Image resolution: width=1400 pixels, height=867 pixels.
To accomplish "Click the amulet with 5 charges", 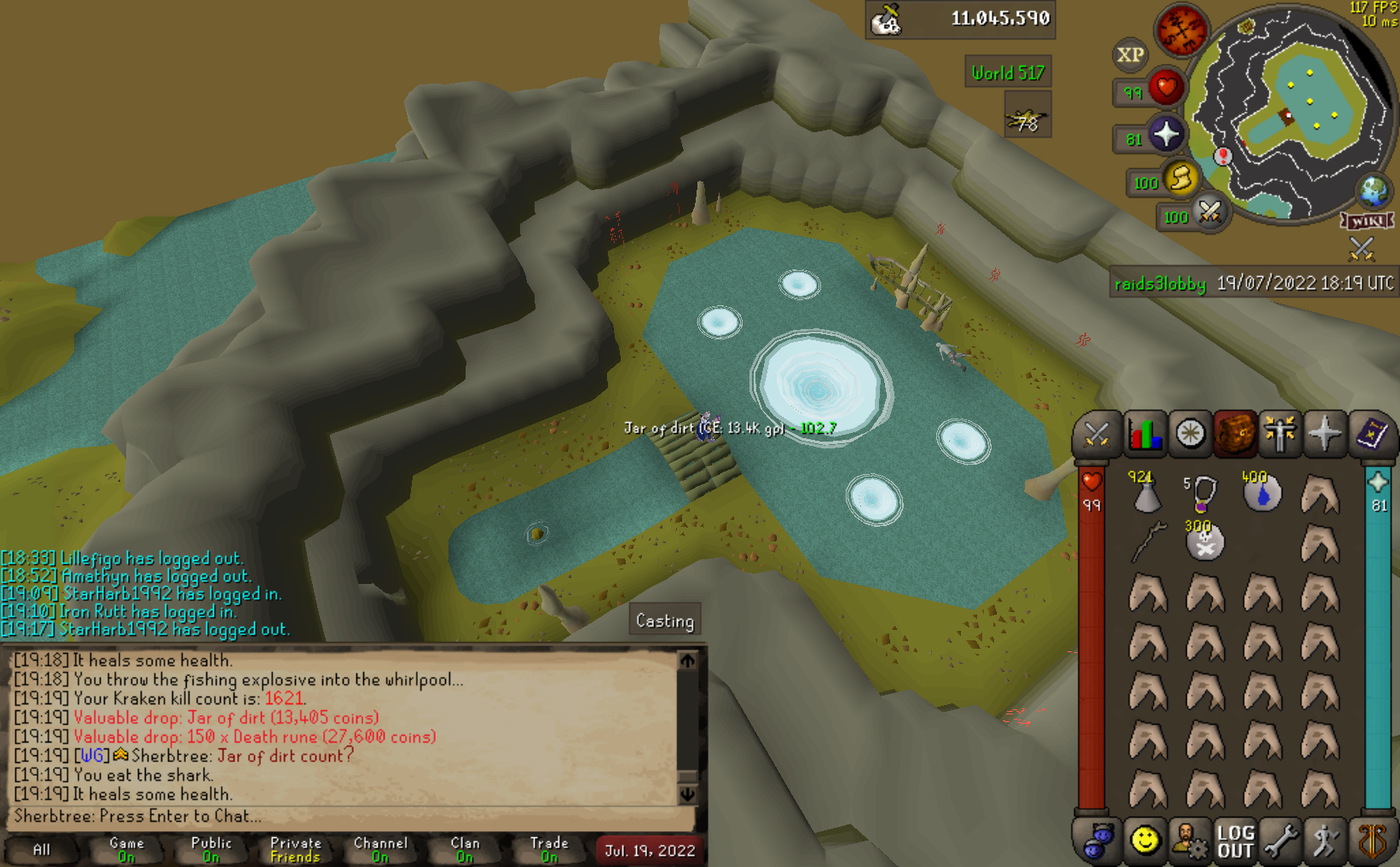I will [x=1204, y=494].
